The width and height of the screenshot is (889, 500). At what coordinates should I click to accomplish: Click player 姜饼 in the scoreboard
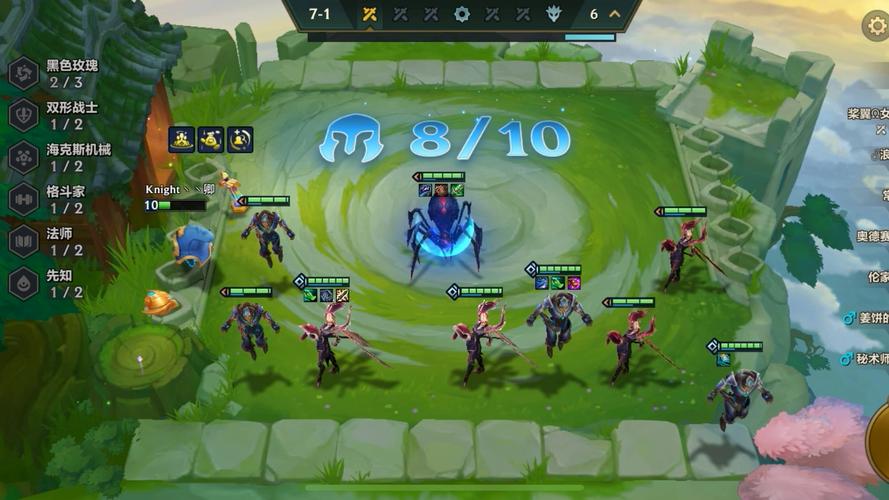866,318
